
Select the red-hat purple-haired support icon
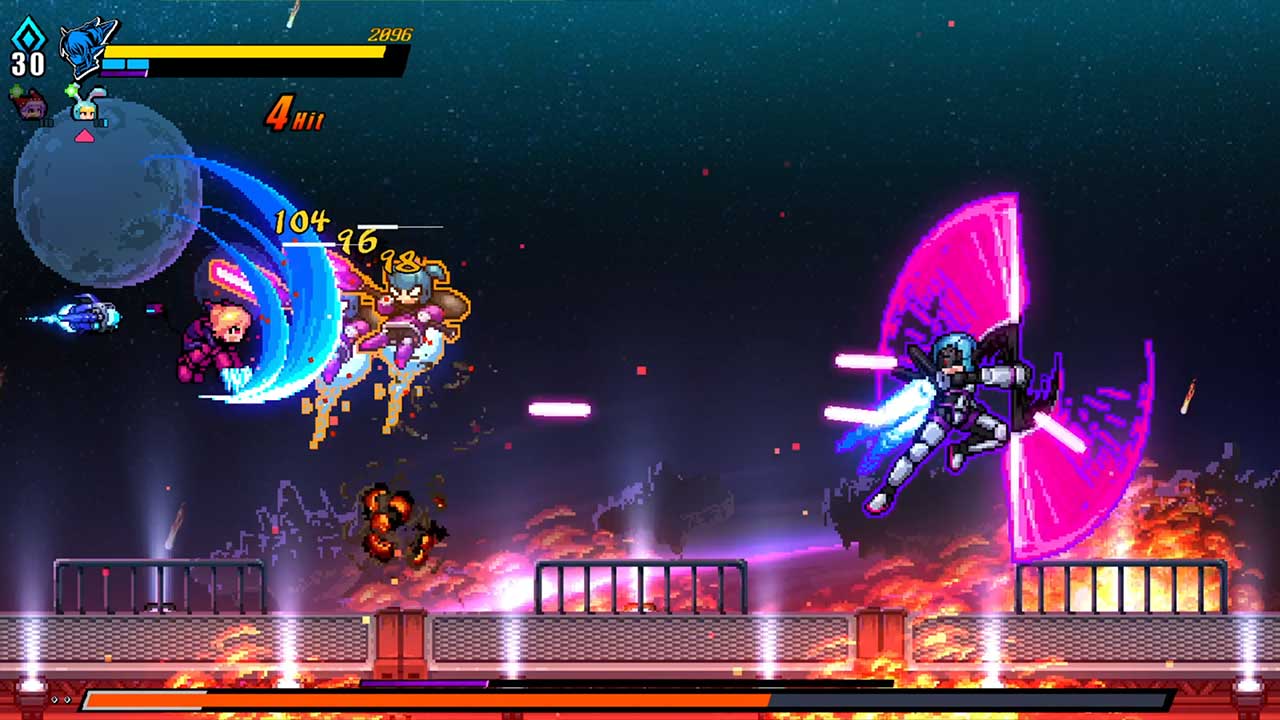[32, 104]
